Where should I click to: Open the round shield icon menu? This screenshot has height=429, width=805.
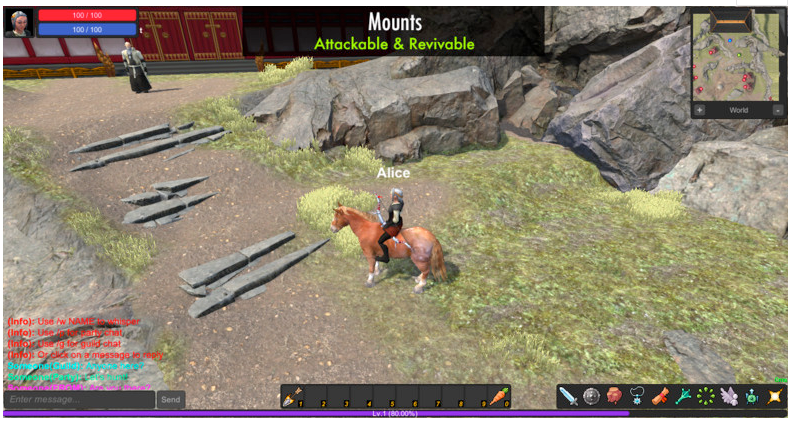pos(592,397)
